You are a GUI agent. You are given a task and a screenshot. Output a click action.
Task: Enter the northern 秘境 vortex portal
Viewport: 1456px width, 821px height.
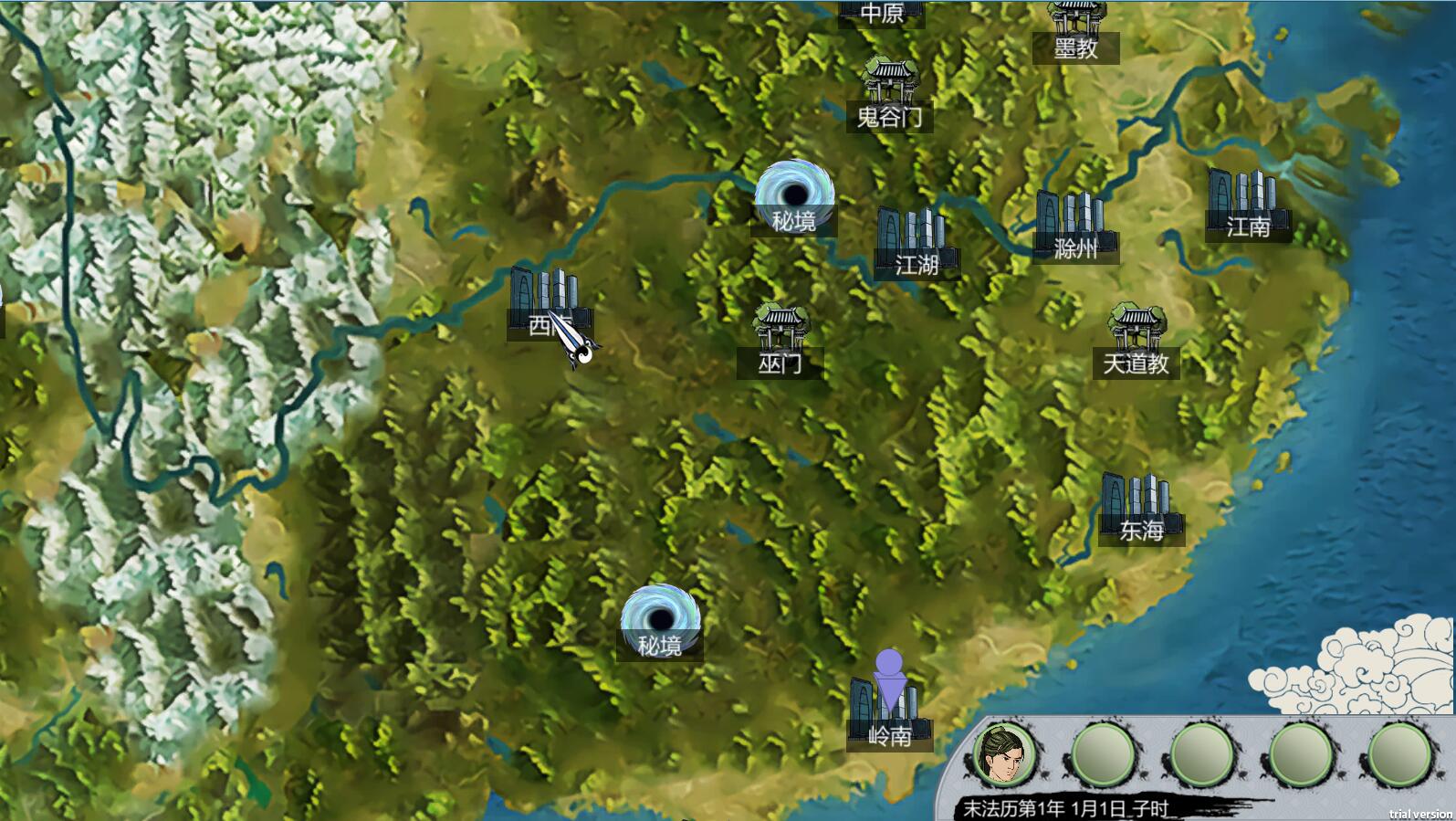(x=794, y=194)
